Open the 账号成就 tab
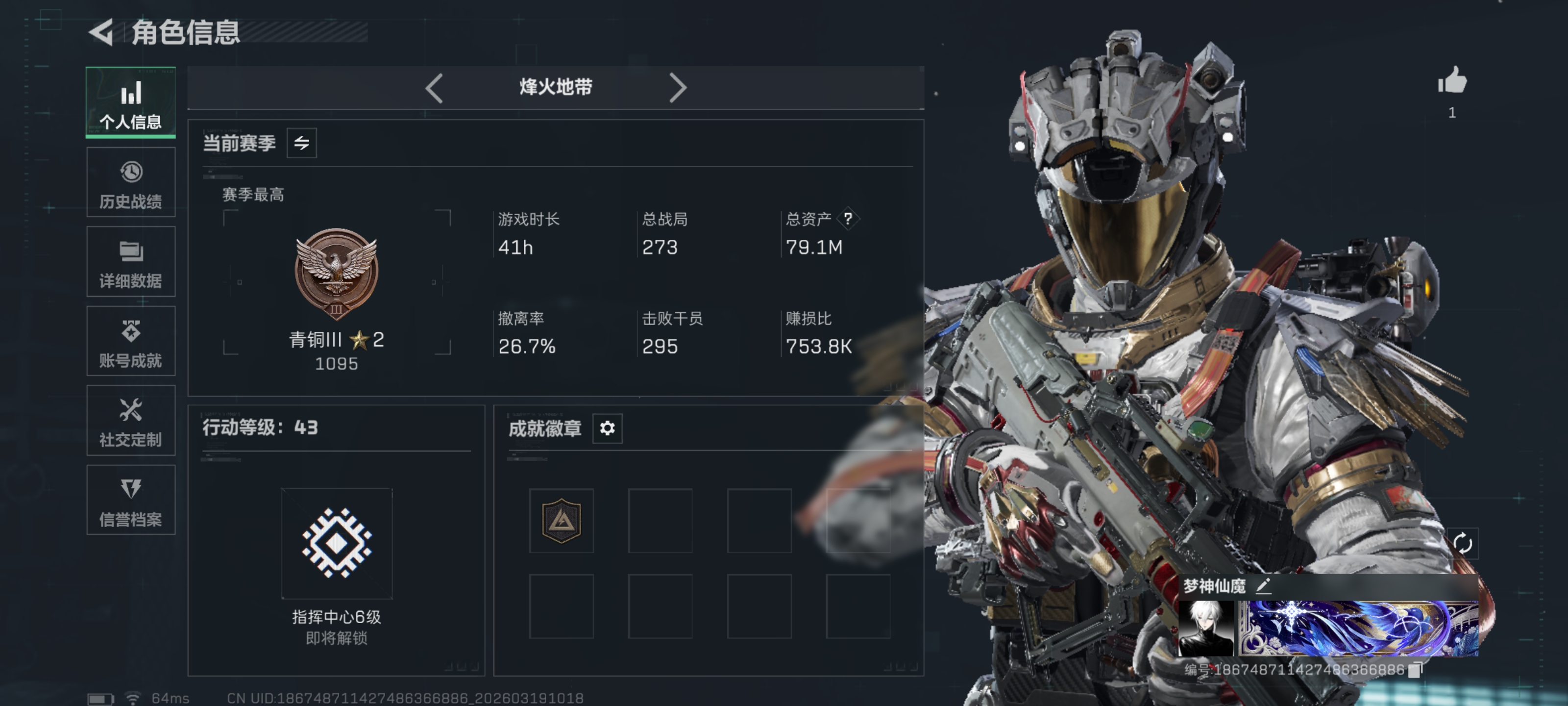The height and width of the screenshot is (706, 1568). [131, 341]
